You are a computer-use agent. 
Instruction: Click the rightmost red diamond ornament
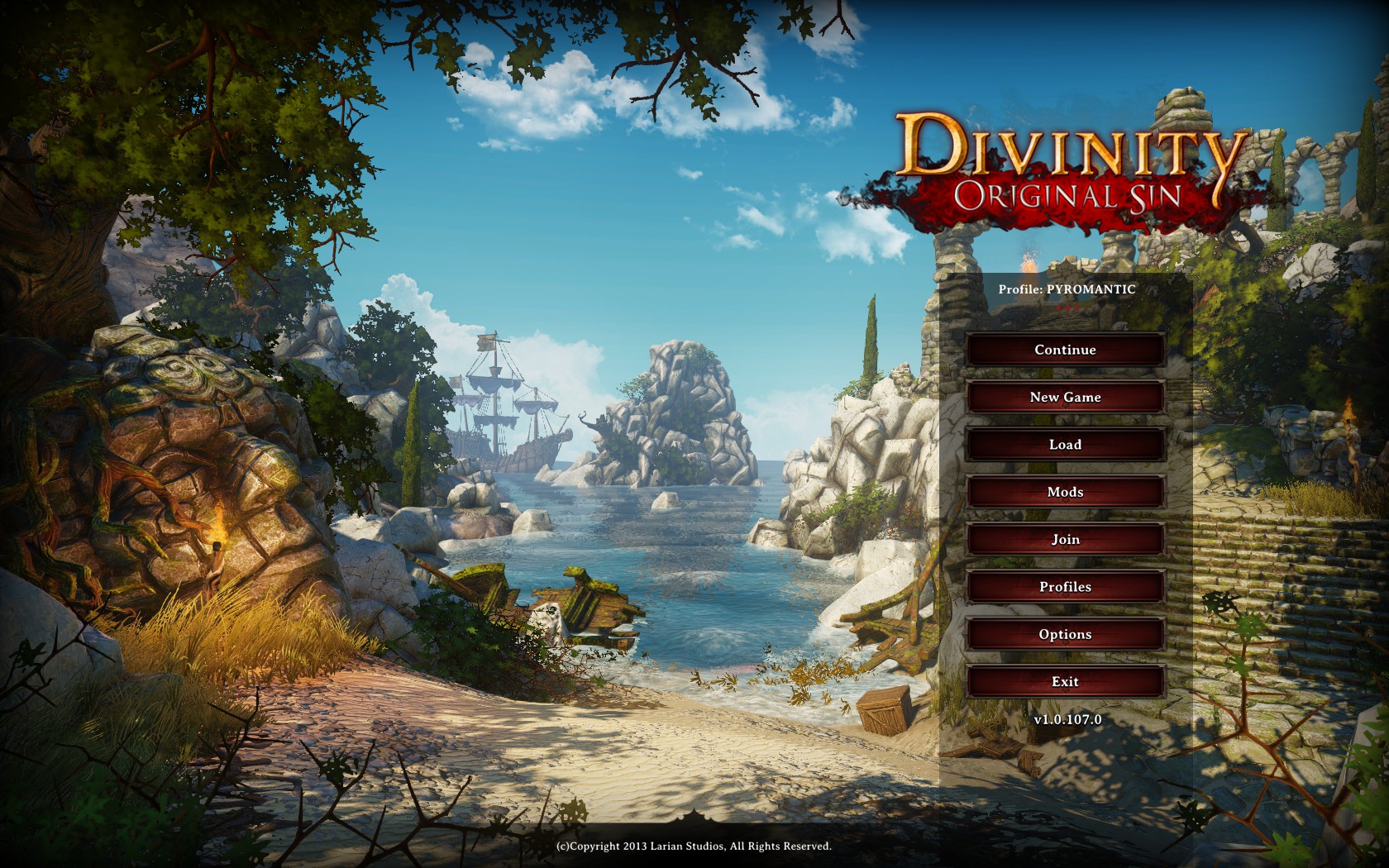[x=1077, y=308]
